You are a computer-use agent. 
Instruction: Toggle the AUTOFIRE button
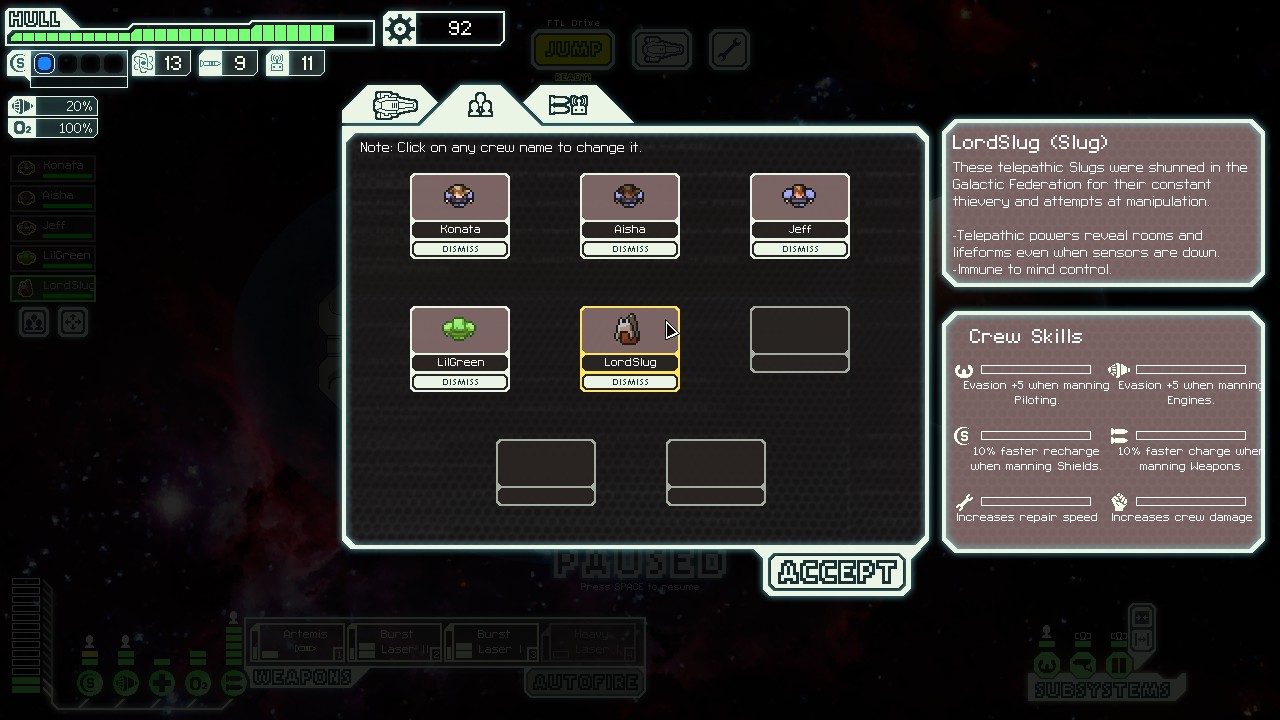(x=585, y=682)
